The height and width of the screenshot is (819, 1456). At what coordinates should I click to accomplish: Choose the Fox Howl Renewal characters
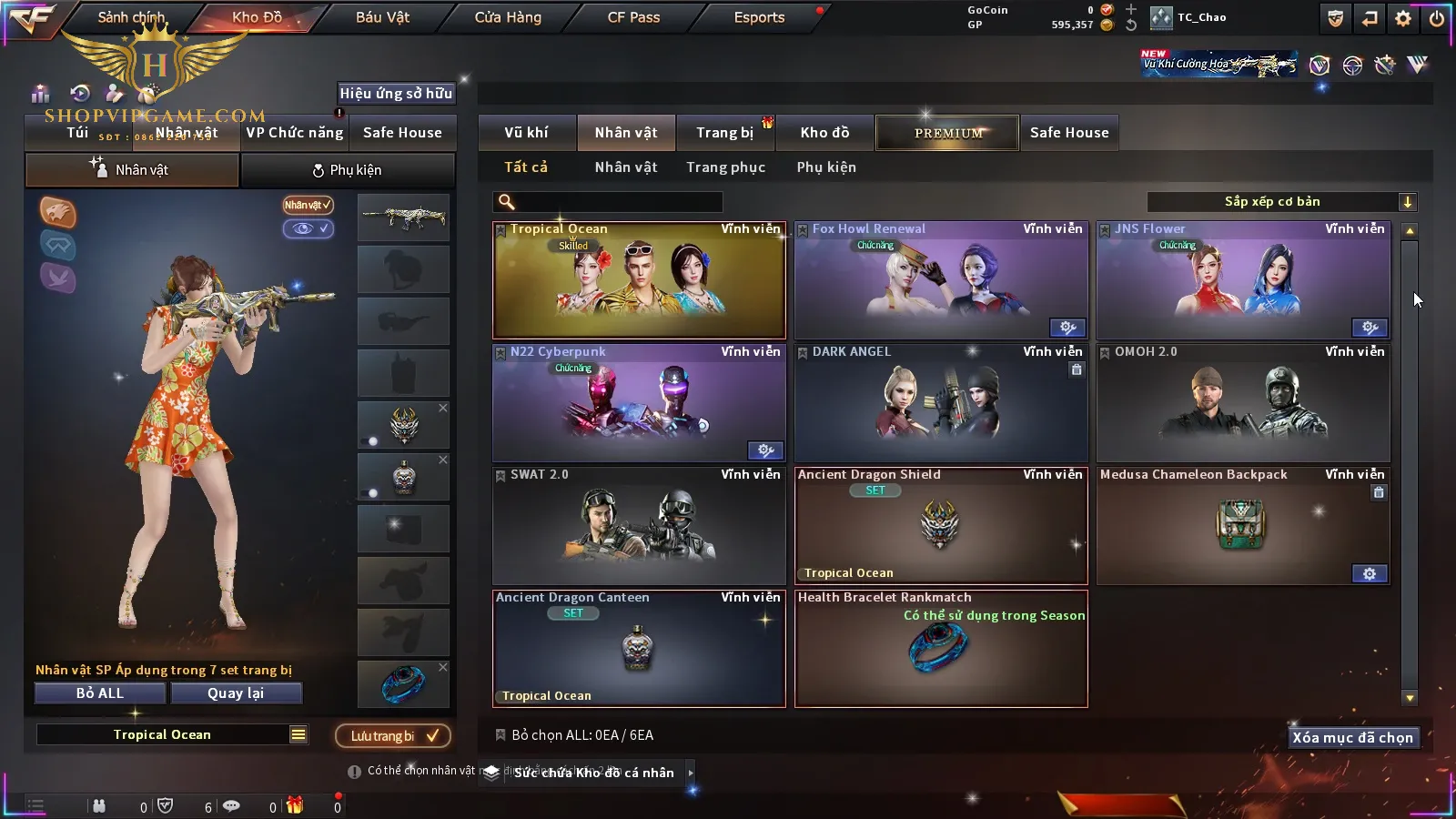pyautogui.click(x=941, y=280)
